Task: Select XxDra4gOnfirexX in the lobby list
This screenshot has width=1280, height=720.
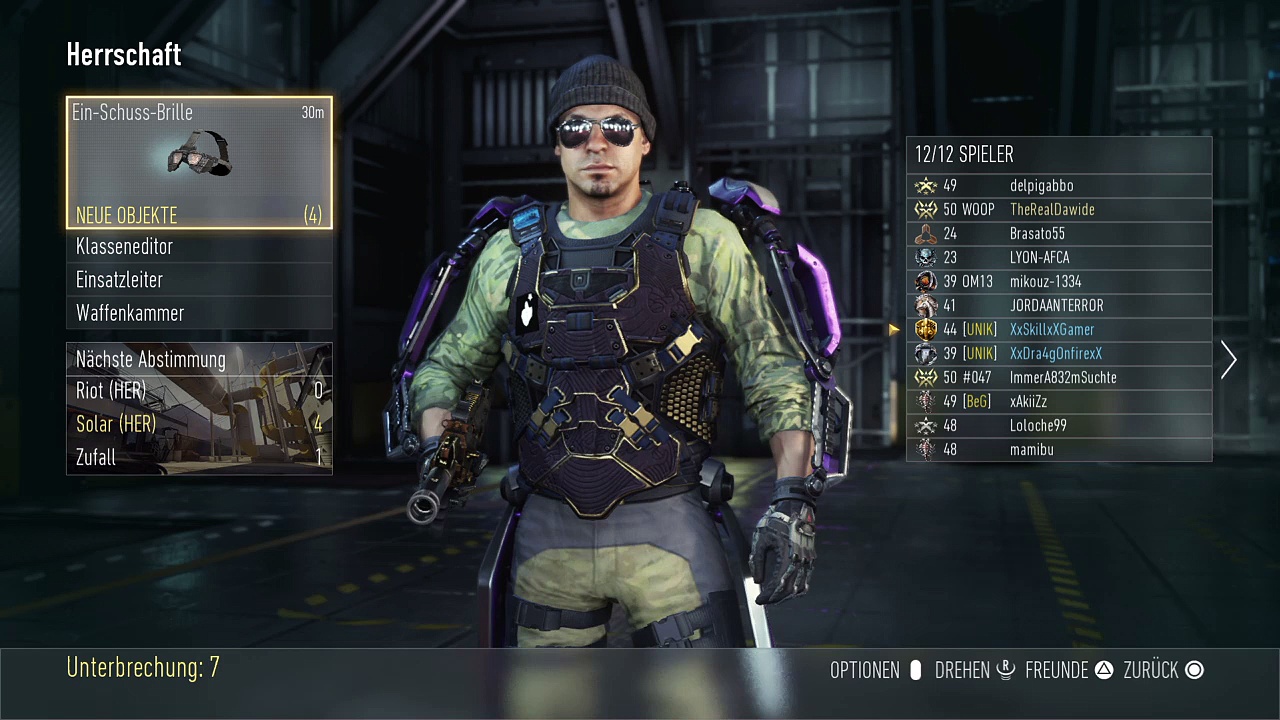Action: tap(1059, 354)
